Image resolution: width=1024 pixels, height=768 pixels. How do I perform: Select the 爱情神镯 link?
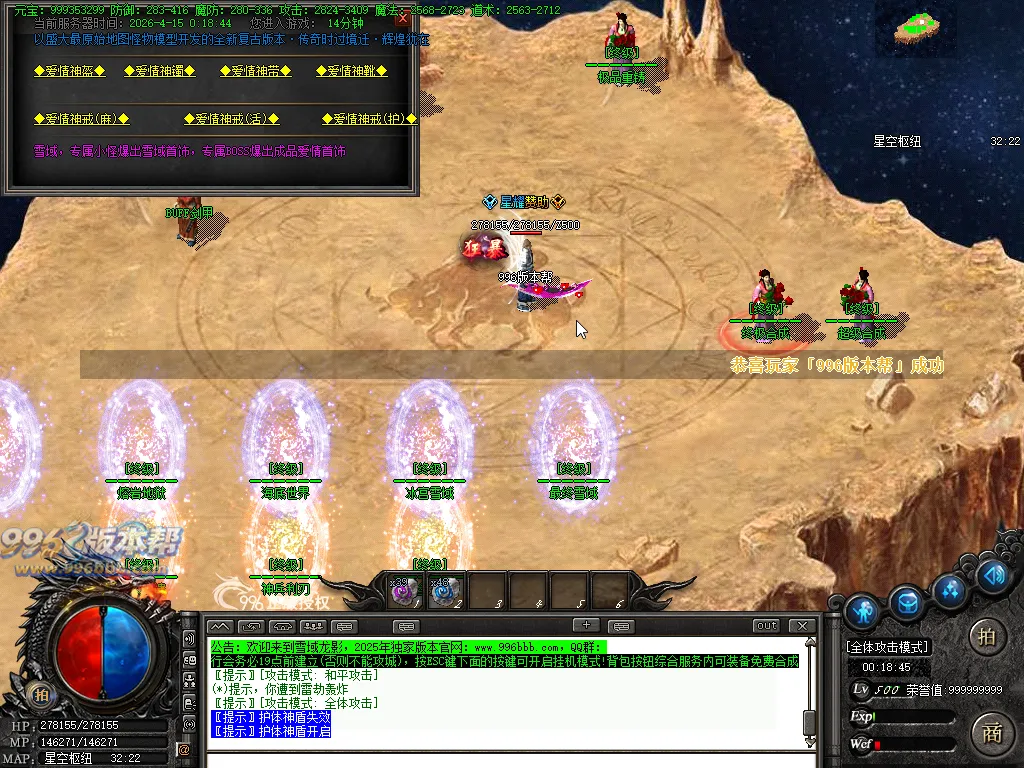(159, 71)
